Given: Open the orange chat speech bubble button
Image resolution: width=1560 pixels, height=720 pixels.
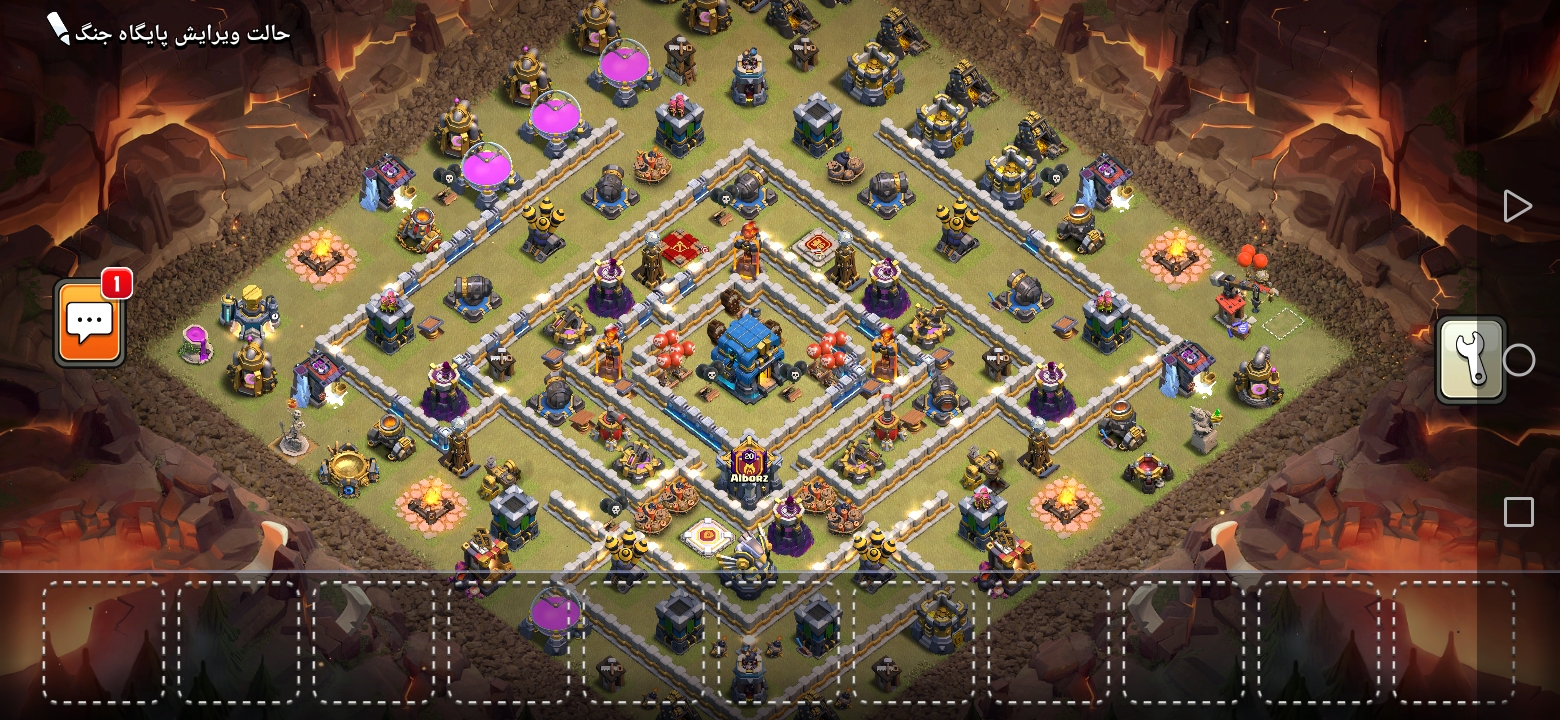Looking at the screenshot, I should tap(90, 323).
